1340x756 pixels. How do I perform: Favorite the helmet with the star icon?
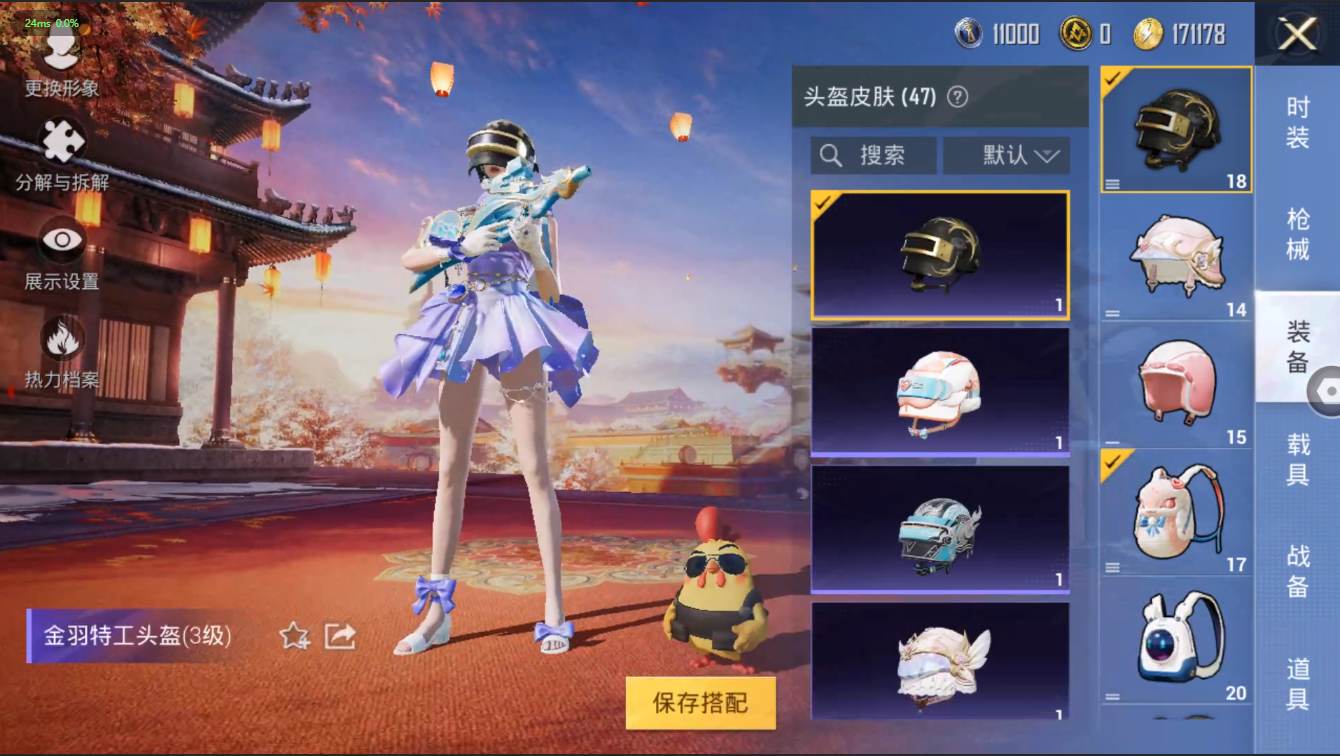coord(294,635)
